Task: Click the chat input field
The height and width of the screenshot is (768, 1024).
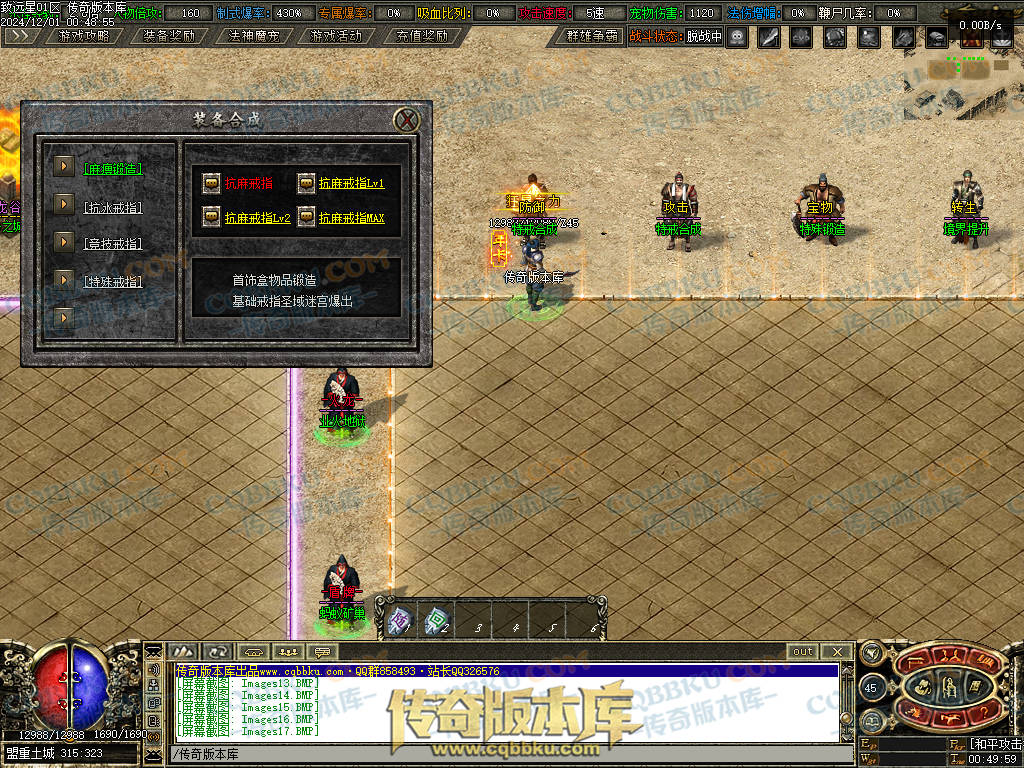Action: pos(500,753)
